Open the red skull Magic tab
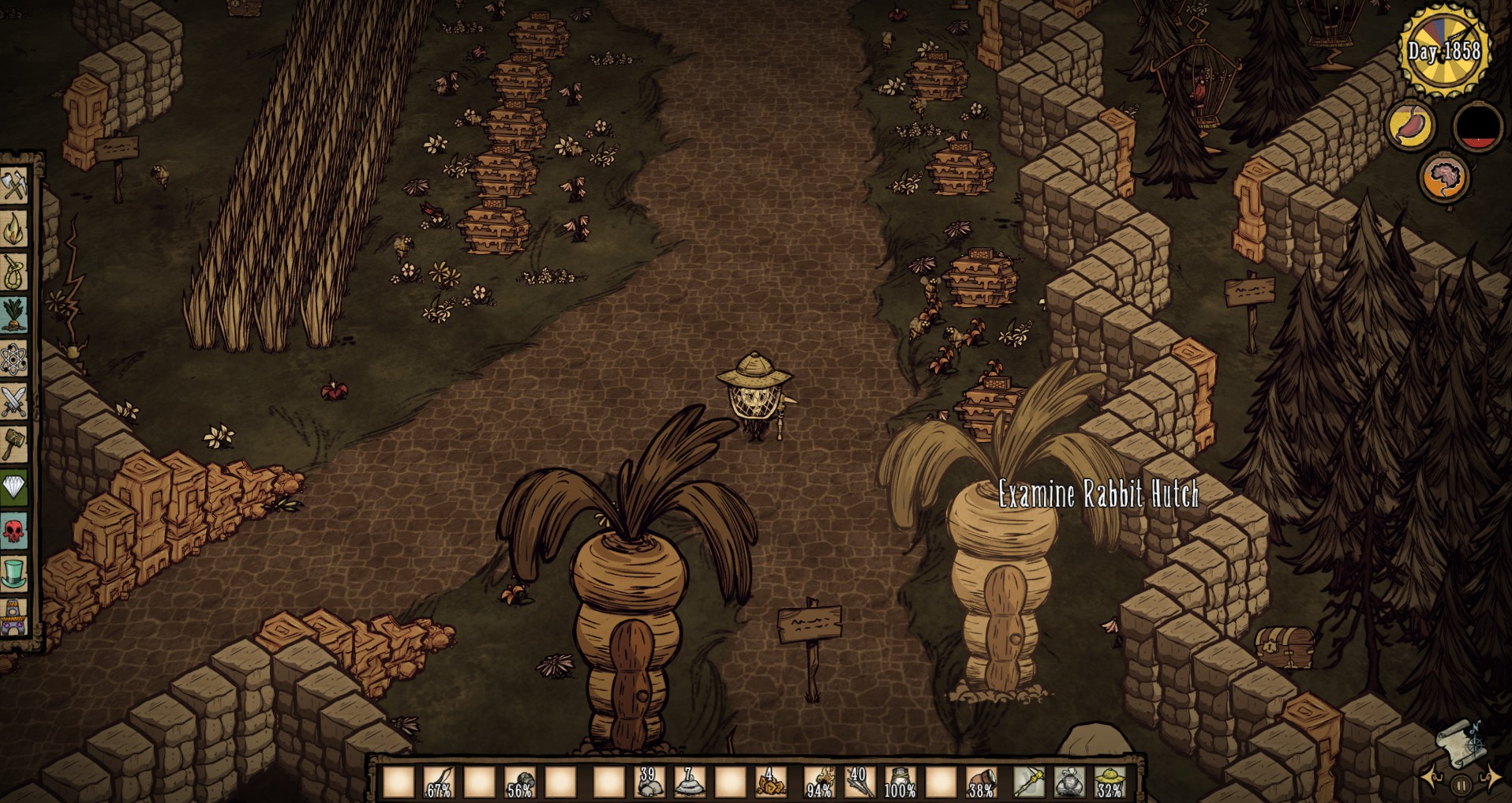The width and height of the screenshot is (1512, 803). (x=14, y=531)
